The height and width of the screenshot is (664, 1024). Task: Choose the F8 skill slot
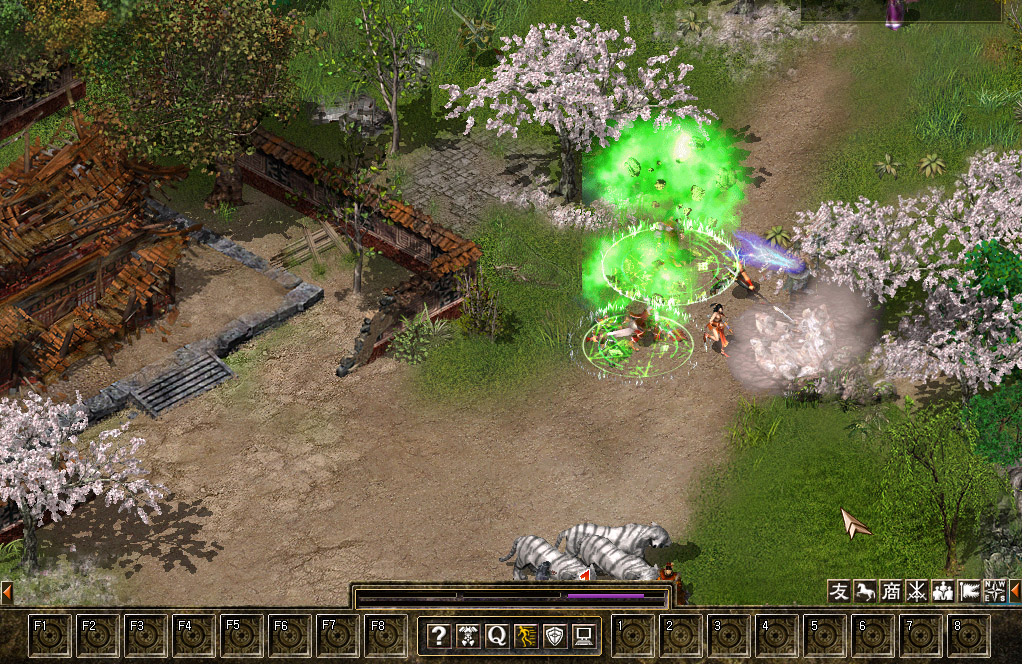386,635
